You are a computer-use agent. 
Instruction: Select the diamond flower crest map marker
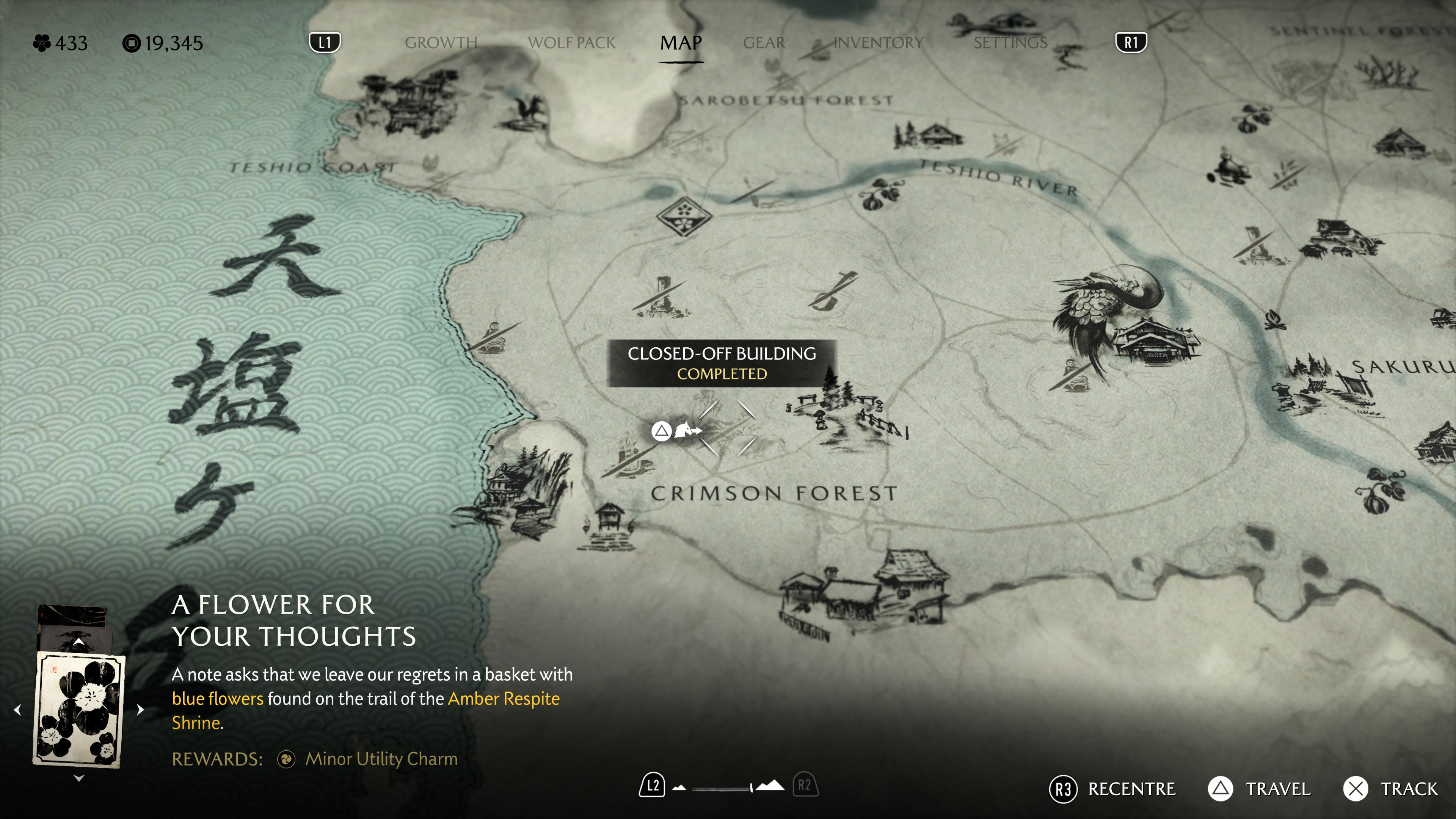pos(684,216)
